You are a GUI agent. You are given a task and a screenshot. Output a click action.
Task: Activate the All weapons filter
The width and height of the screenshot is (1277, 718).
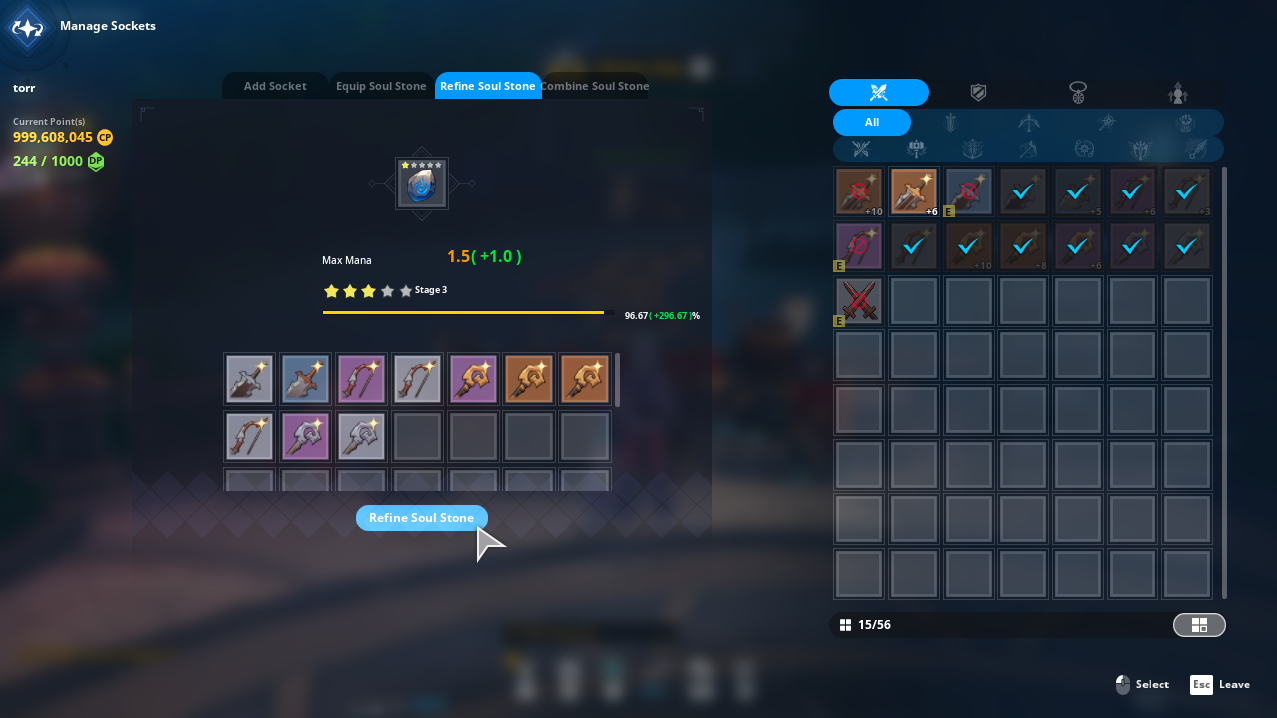[871, 123]
